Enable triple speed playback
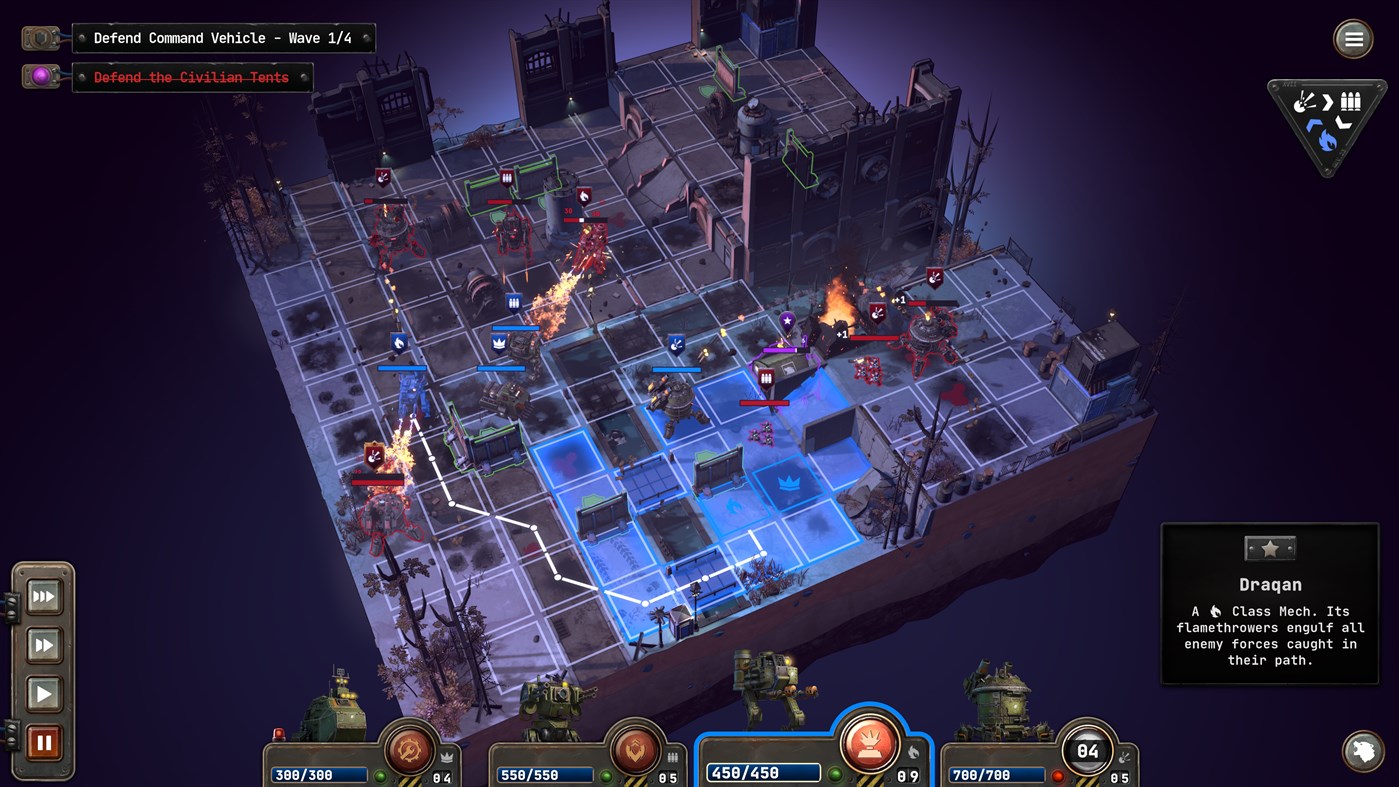Viewport: 1399px width, 787px height. [x=44, y=597]
